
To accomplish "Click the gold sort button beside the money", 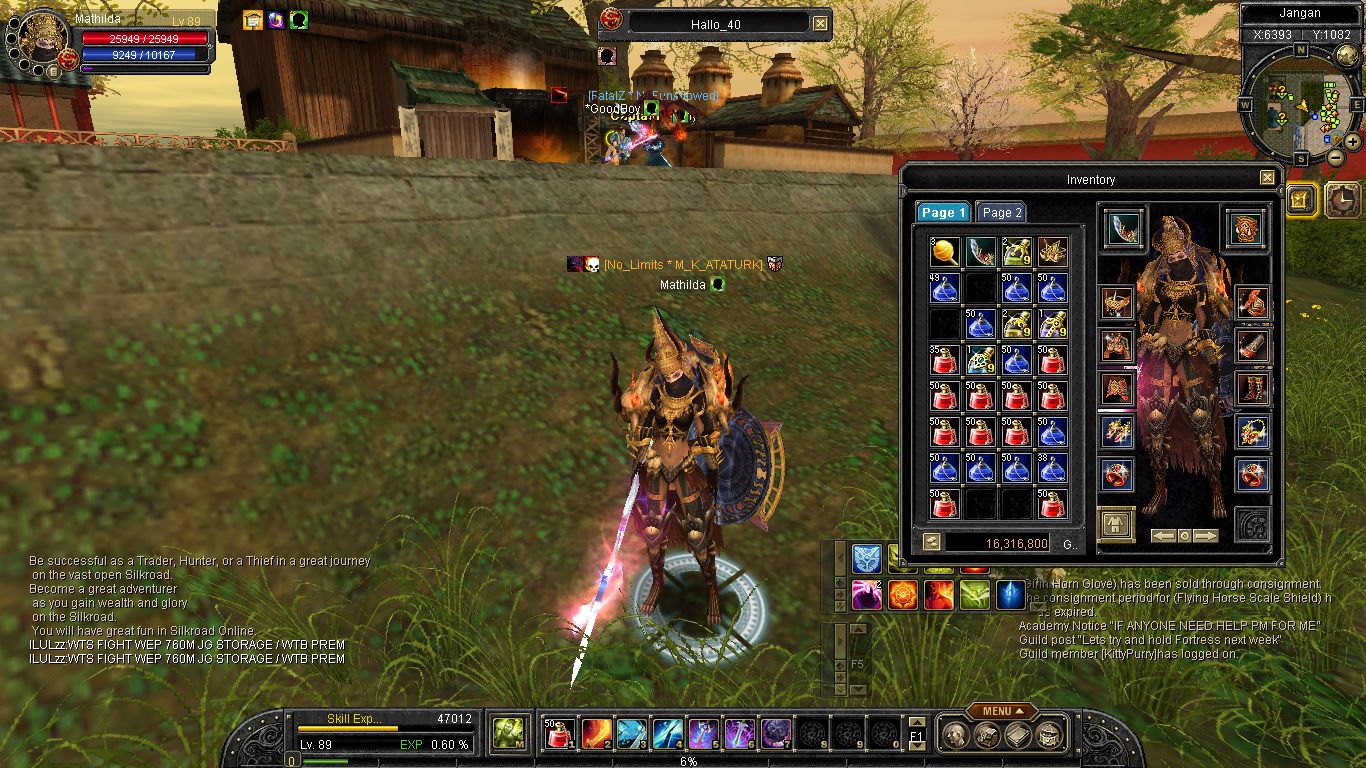I will (931, 542).
